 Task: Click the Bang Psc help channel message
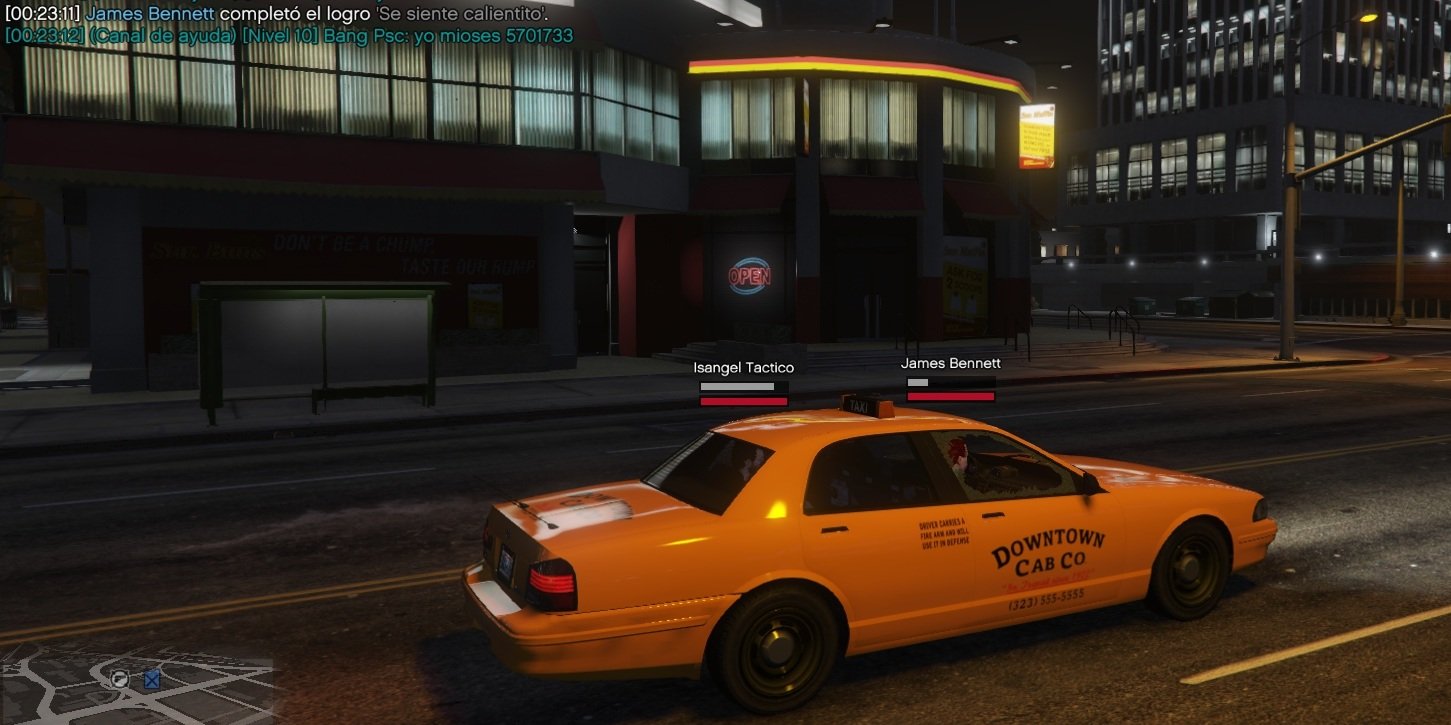click(289, 36)
